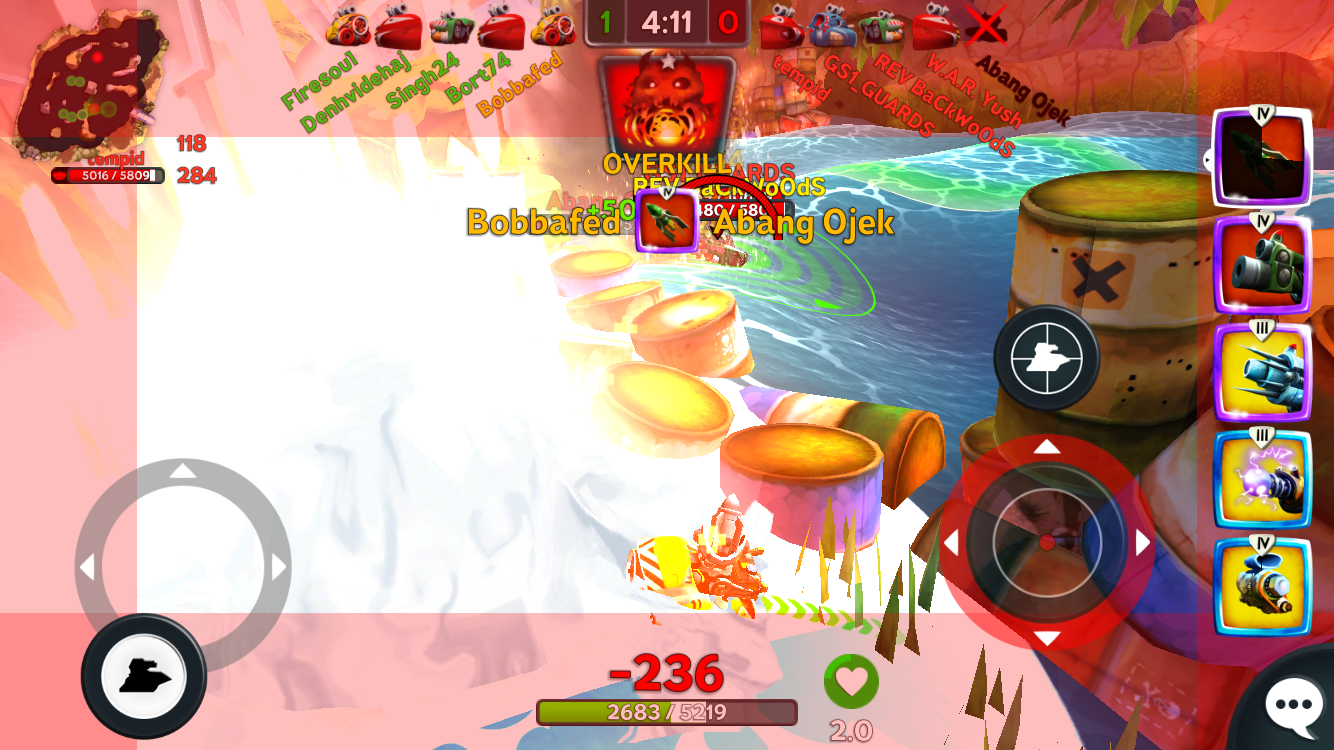Image resolution: width=1334 pixels, height=750 pixels.
Task: Tap the movement joystick's right arrow
Action: click(278, 568)
